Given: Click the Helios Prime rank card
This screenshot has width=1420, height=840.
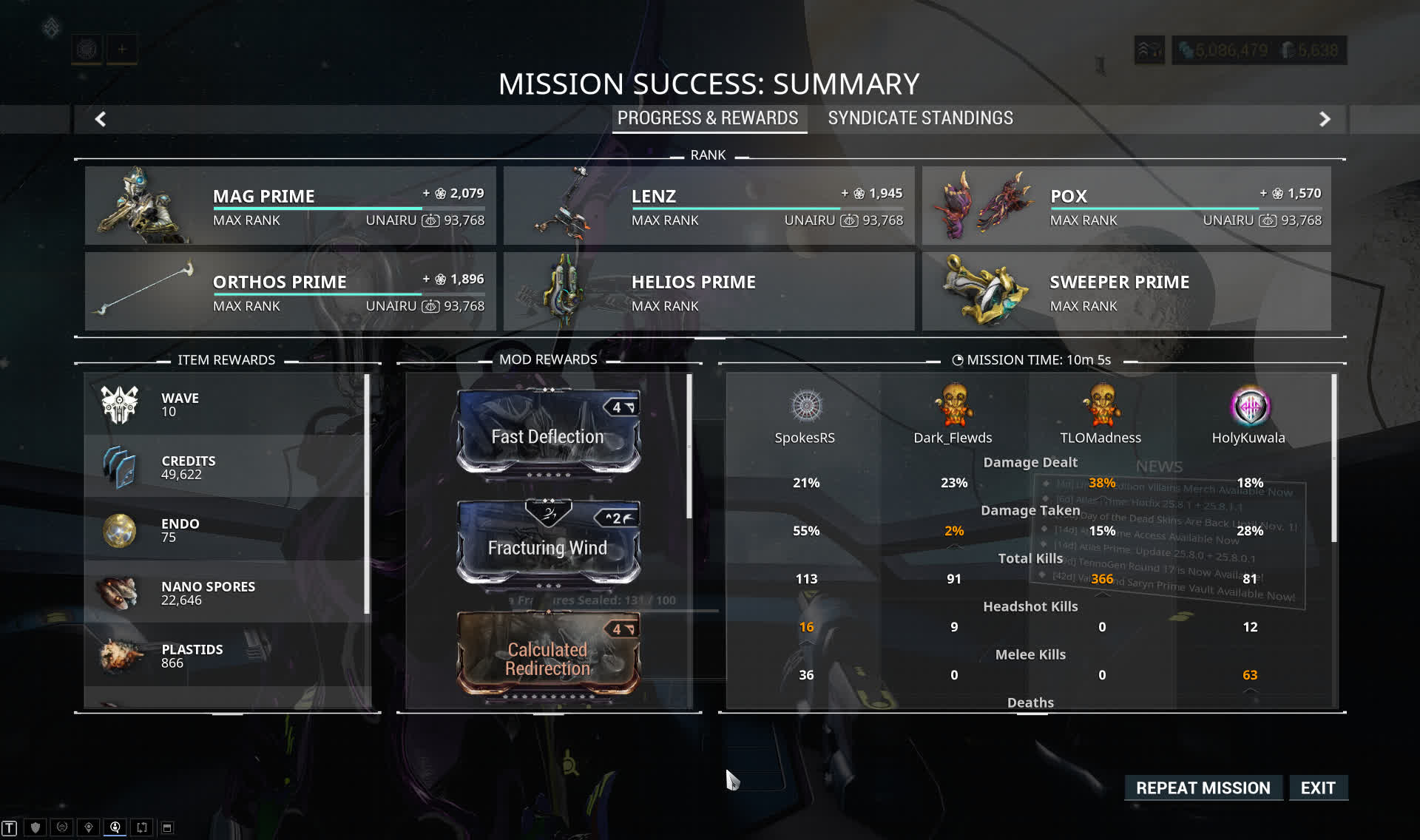Looking at the screenshot, I should click(x=709, y=291).
